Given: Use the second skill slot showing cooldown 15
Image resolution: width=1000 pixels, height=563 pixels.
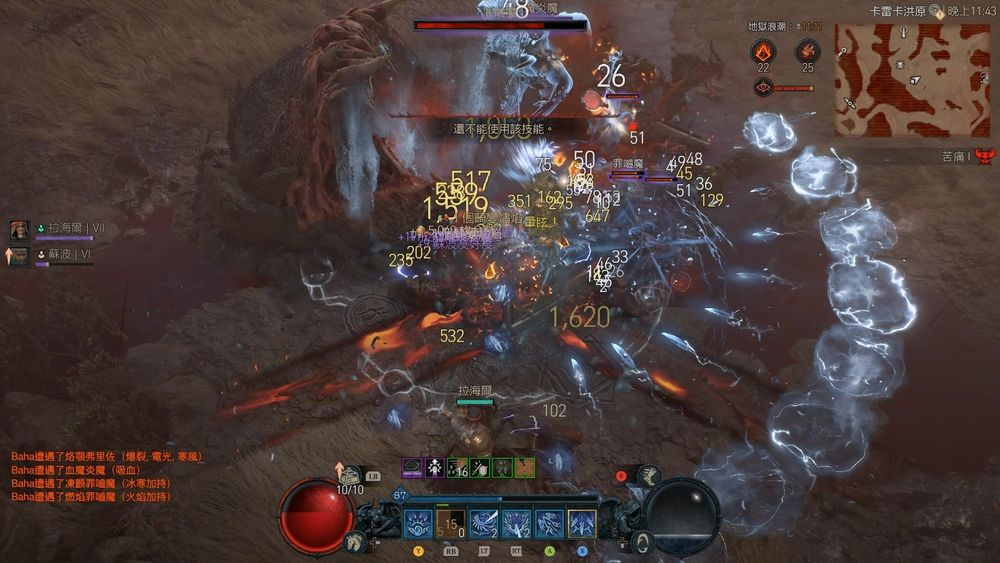Looking at the screenshot, I should point(451,523).
